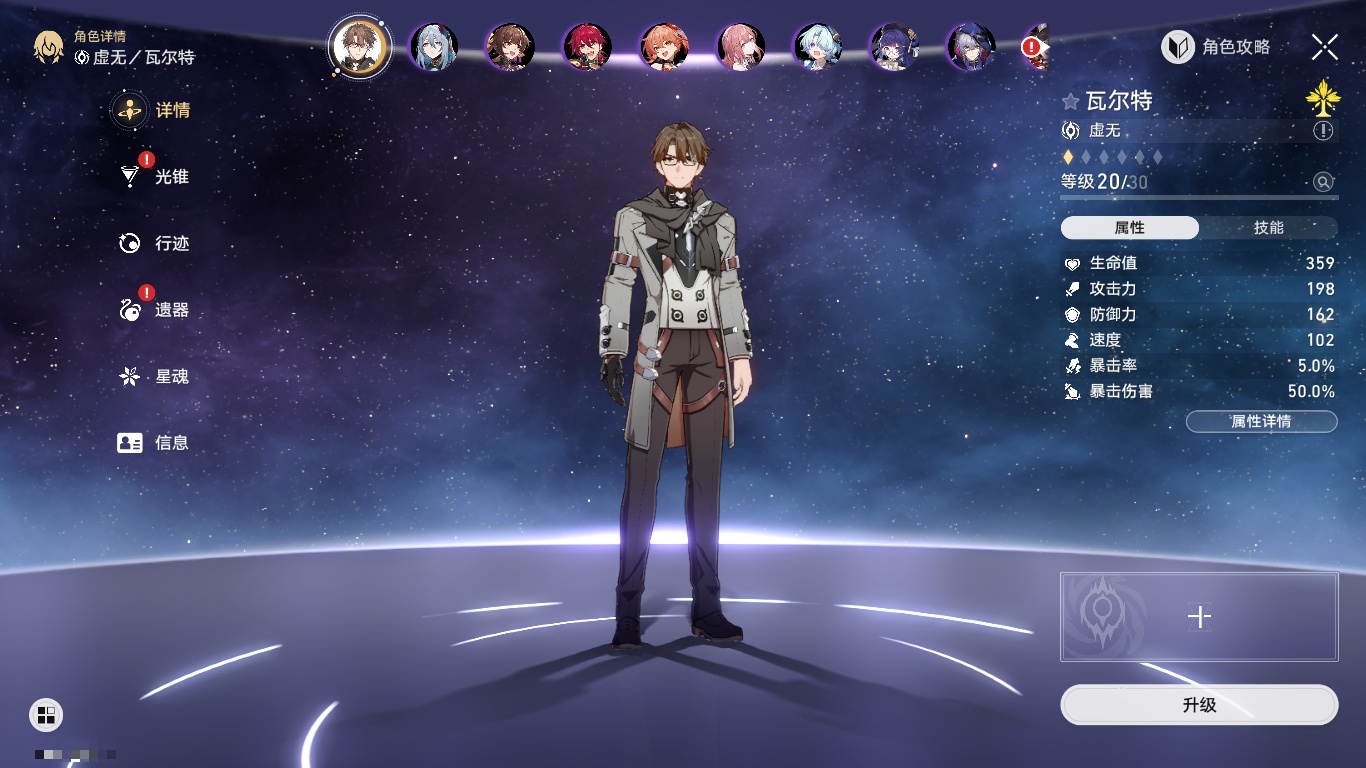
Task: Equip a light cone via the plus slot
Action: coord(1199,617)
